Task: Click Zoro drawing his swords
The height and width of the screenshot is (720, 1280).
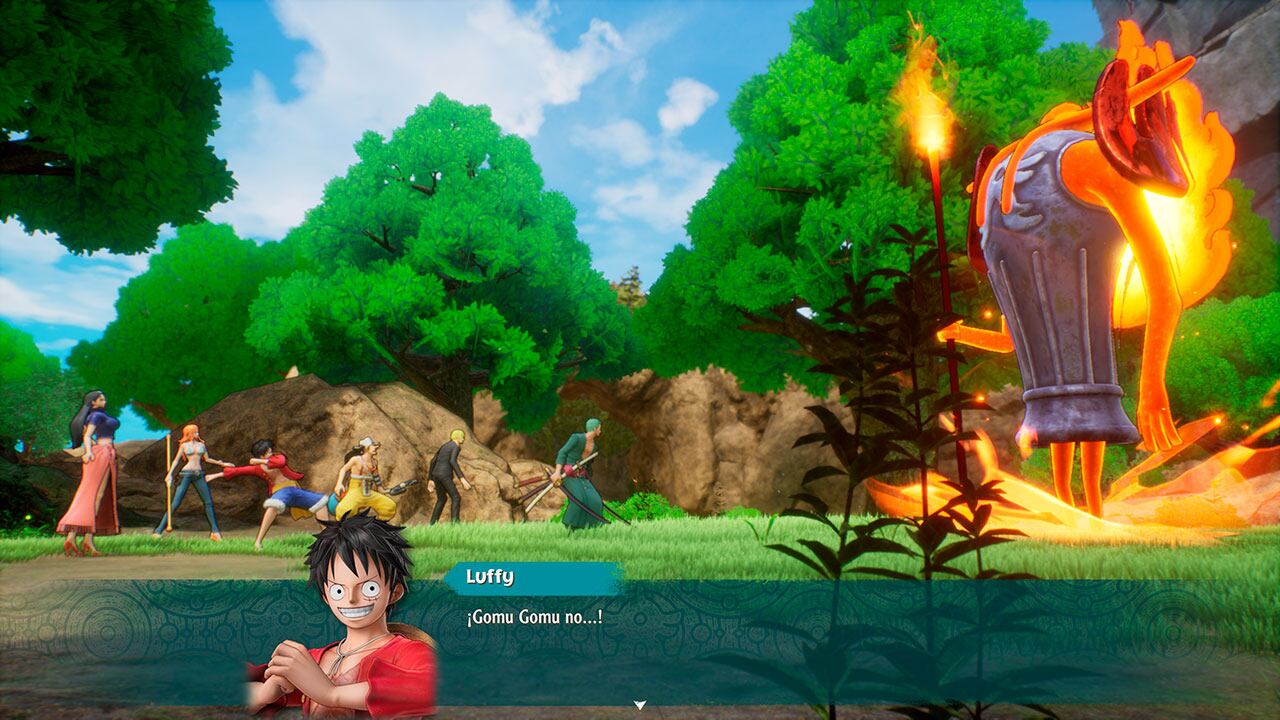Action: [x=580, y=470]
